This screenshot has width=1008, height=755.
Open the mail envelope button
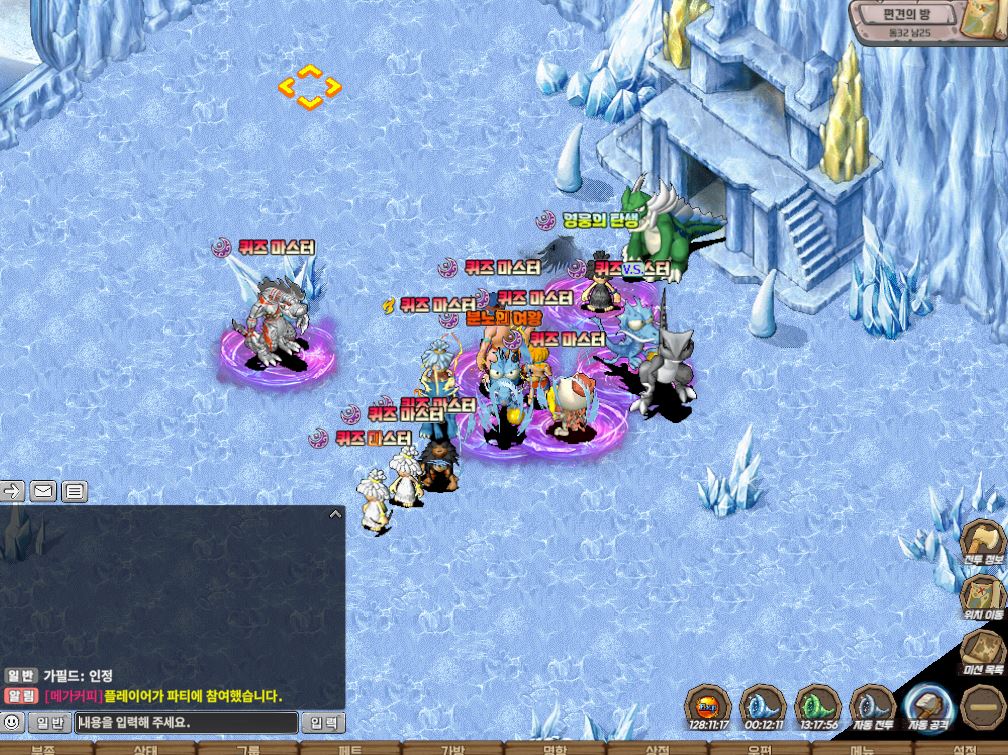point(43,490)
